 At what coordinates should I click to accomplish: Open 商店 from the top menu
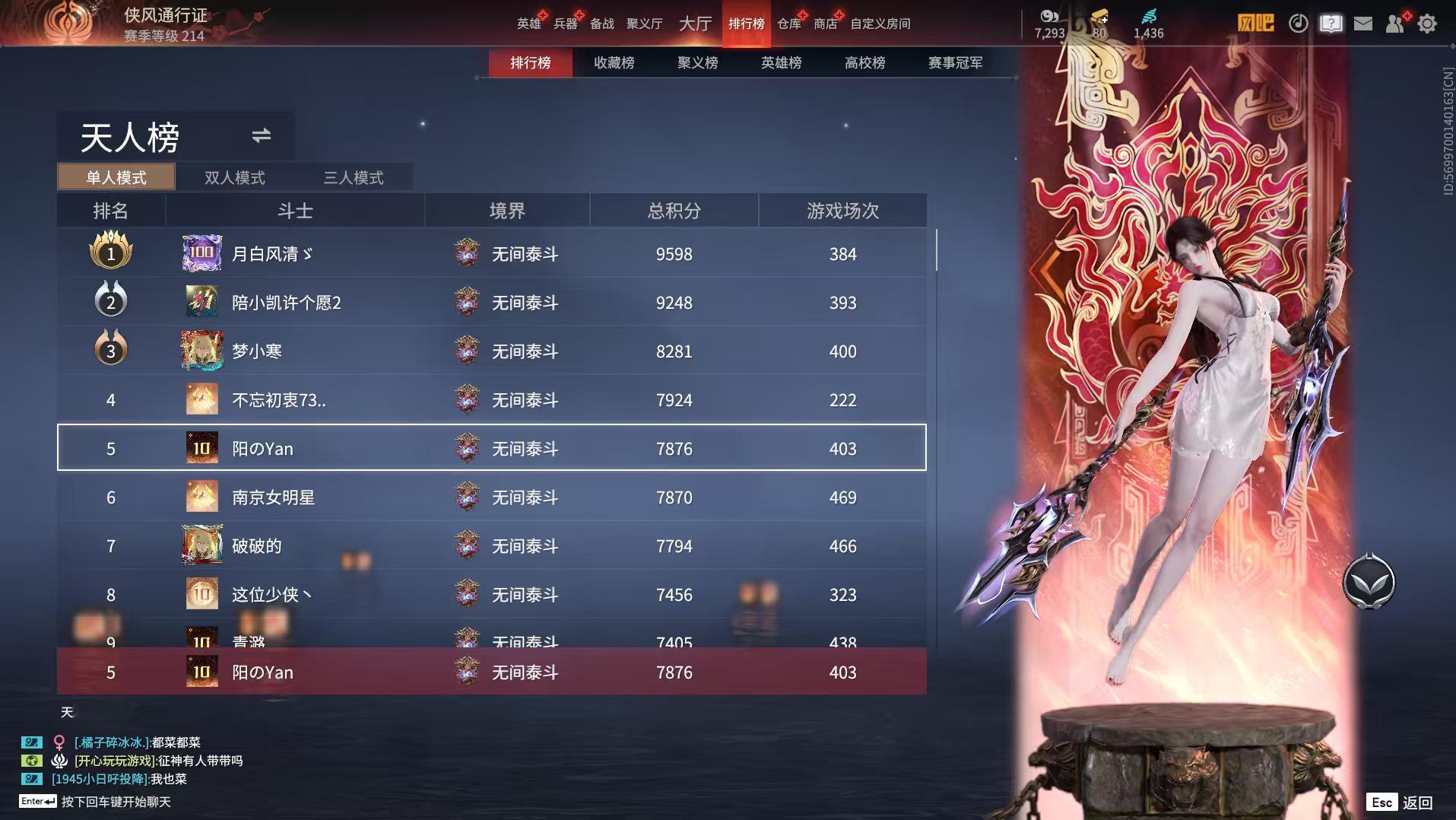click(826, 24)
